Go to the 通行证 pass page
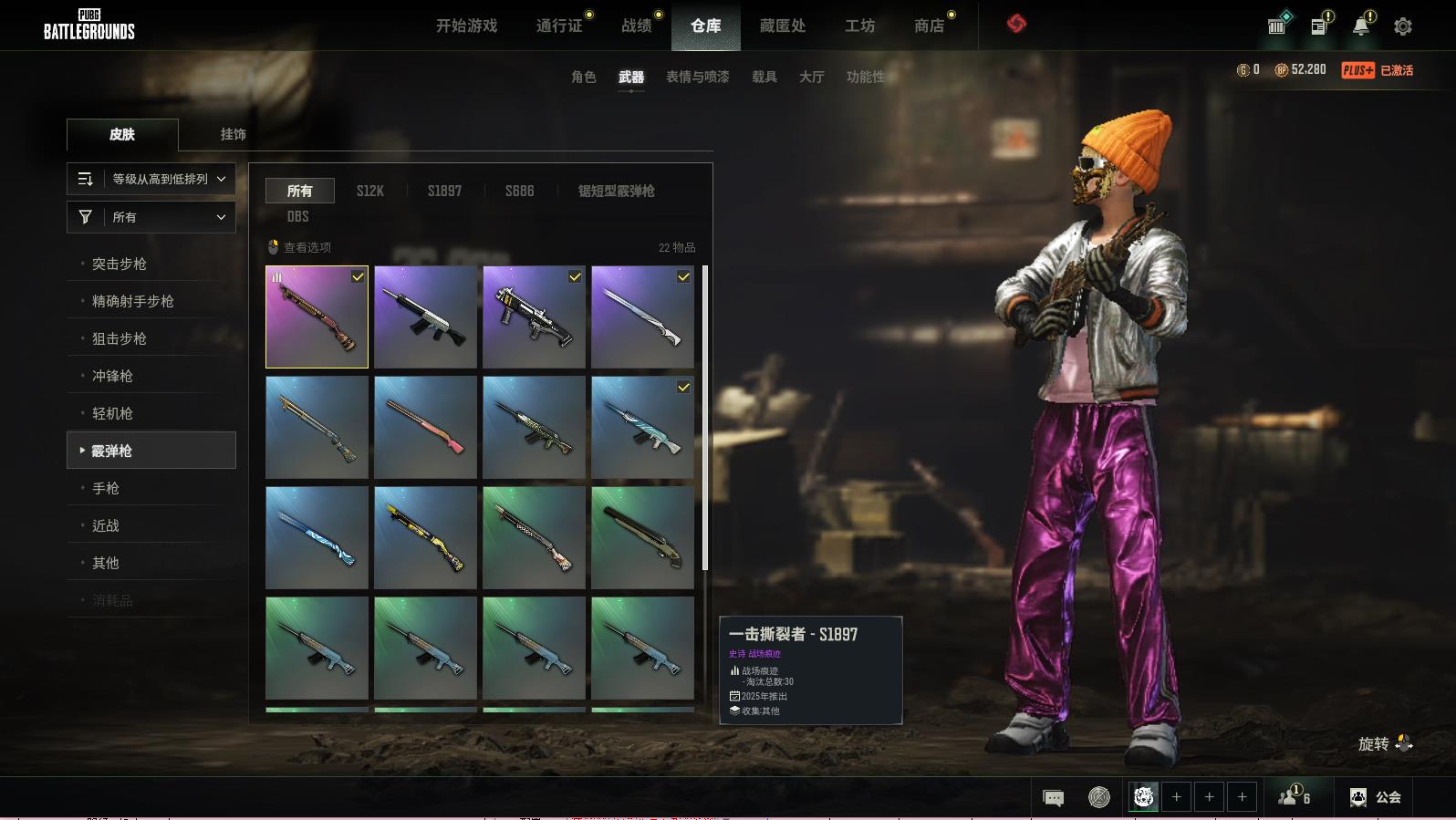The width and height of the screenshot is (1456, 820). [x=559, y=26]
